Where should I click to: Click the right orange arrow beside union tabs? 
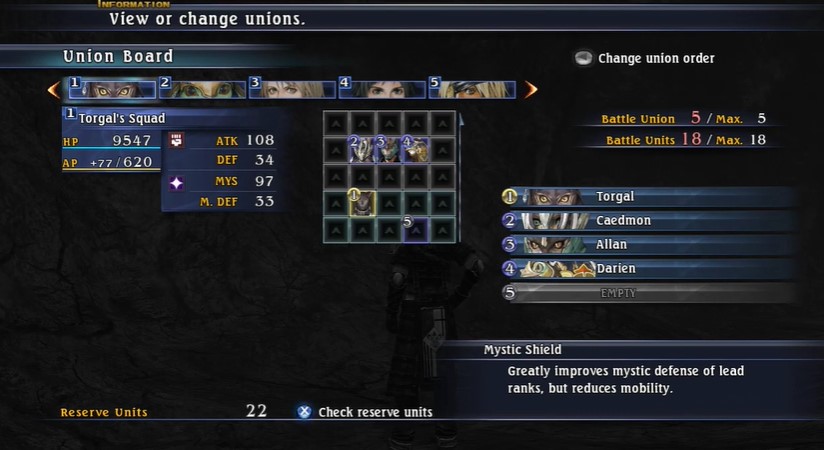[531, 90]
